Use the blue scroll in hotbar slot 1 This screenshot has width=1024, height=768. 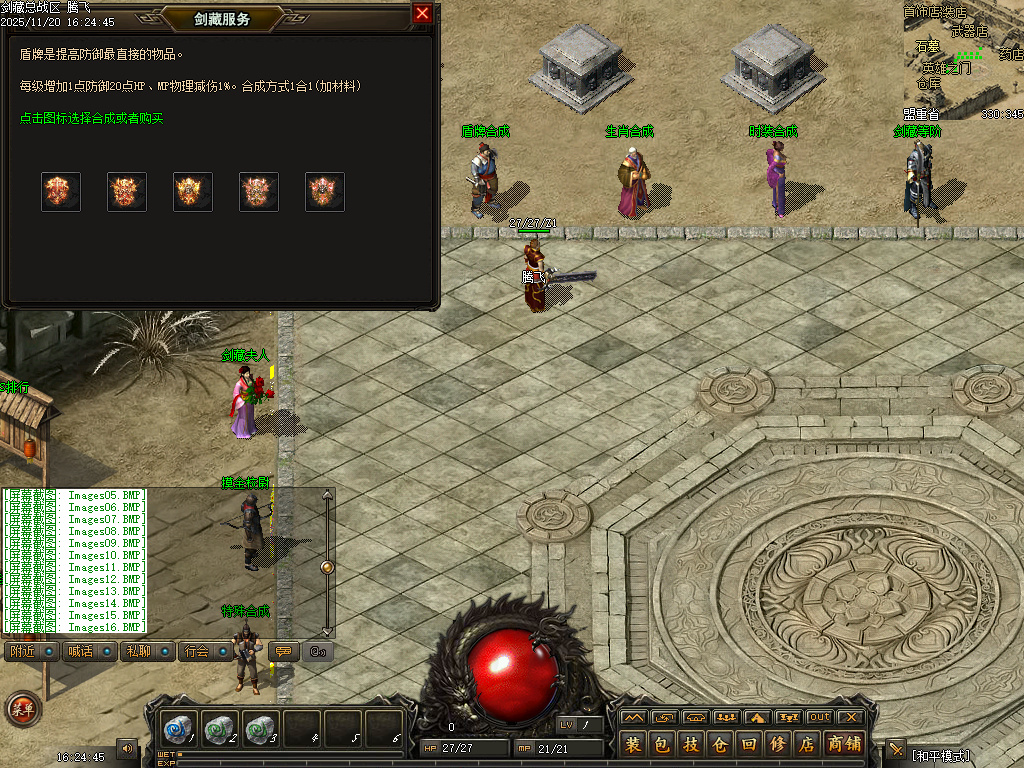180,729
